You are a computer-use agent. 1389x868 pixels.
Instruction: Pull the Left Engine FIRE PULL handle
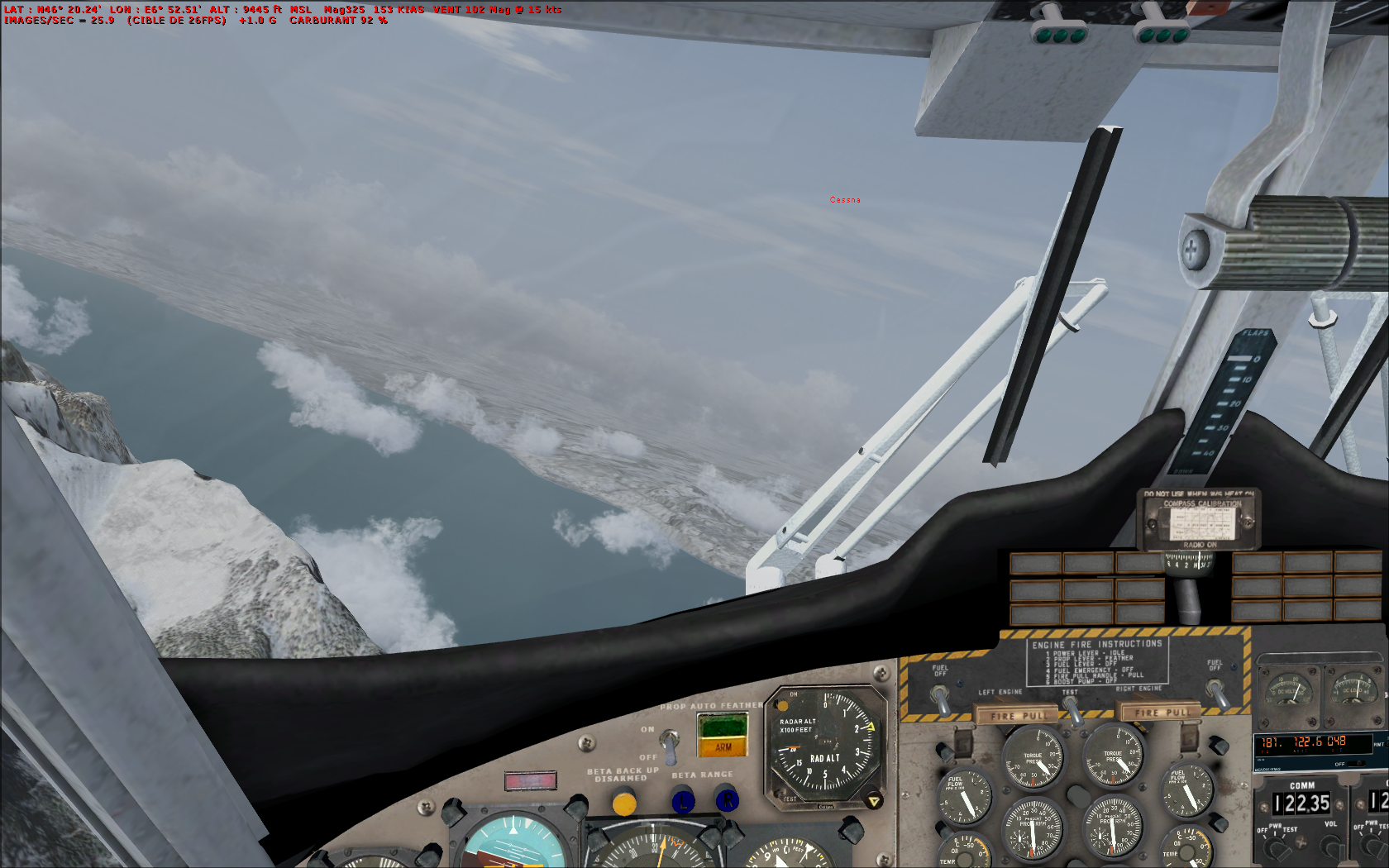1018,715
